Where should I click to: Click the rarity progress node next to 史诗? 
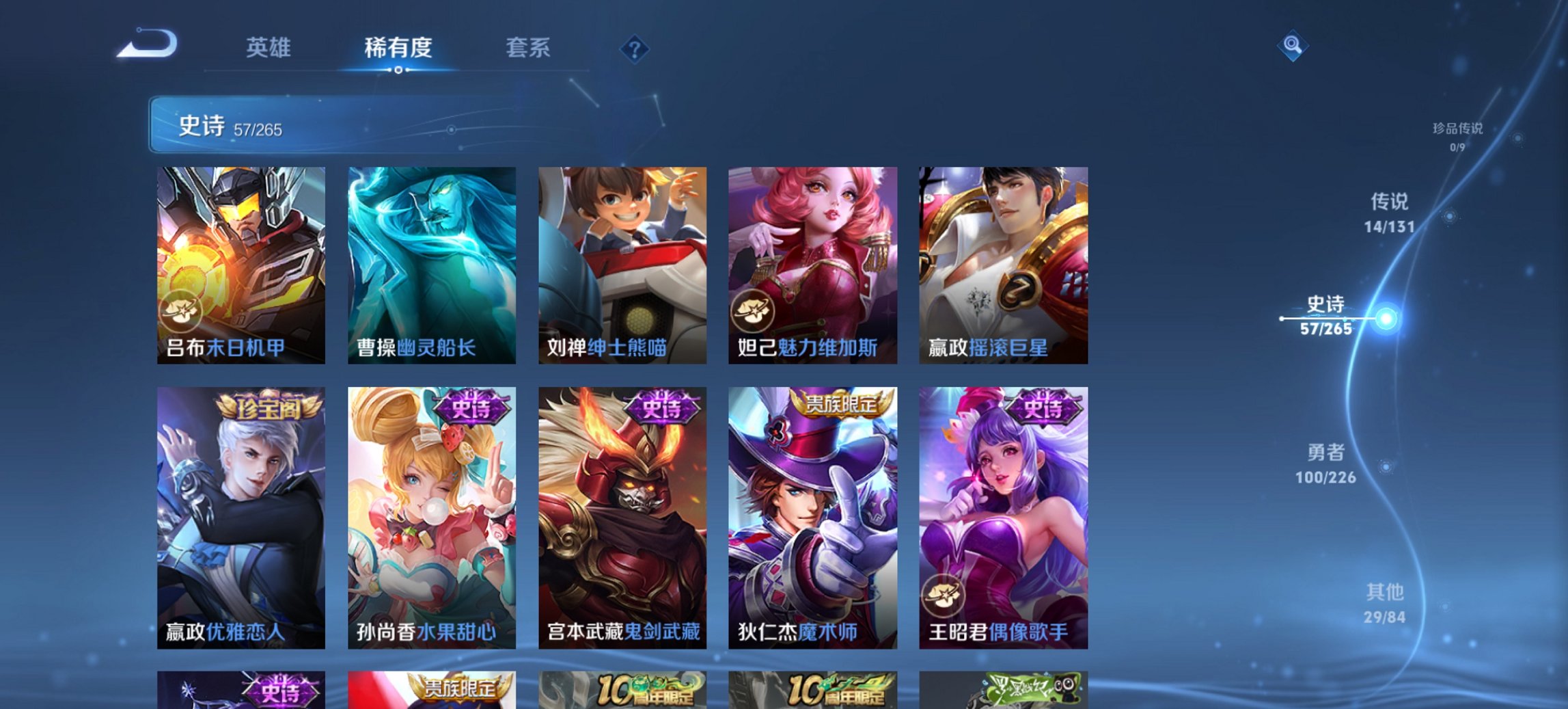pyautogui.click(x=1388, y=318)
